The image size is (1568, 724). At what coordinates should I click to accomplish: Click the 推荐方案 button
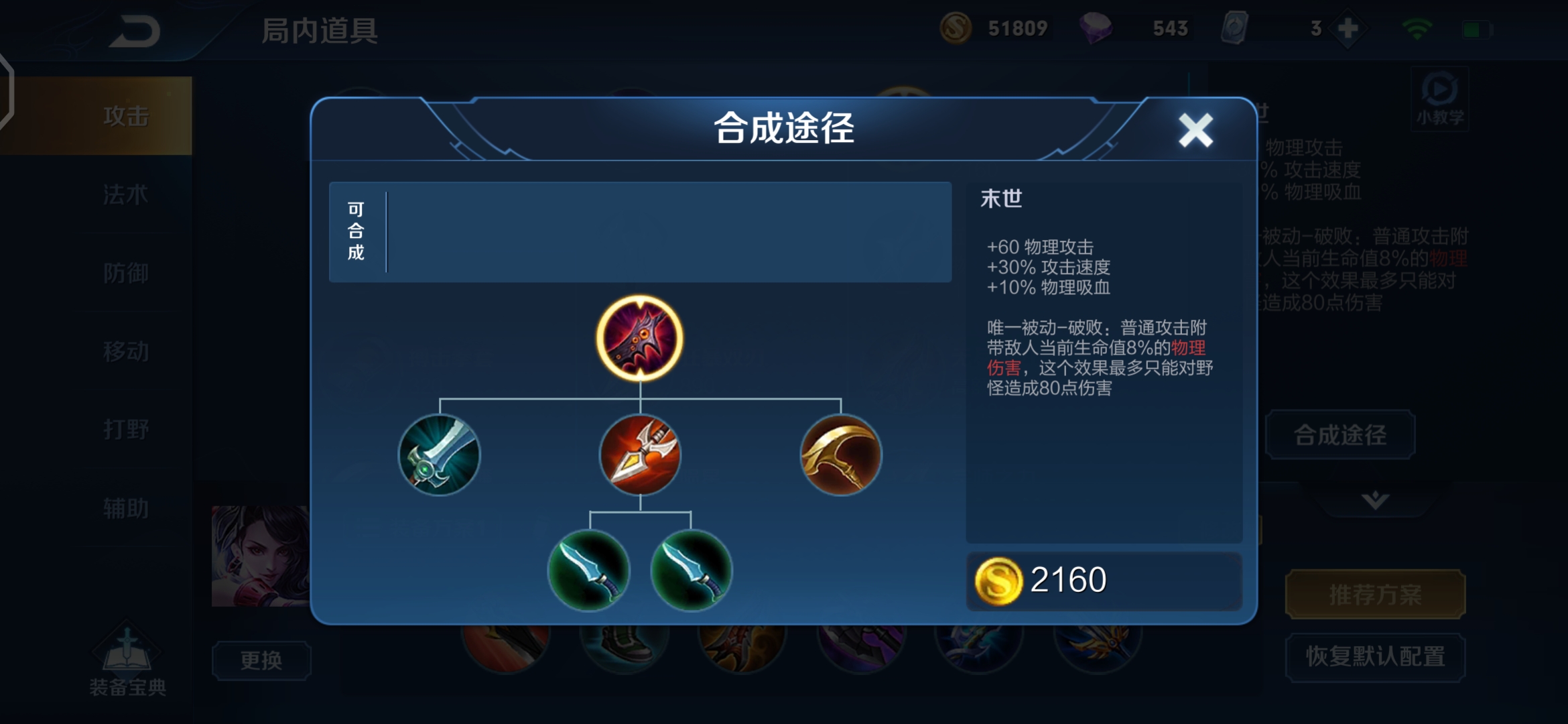point(1374,594)
